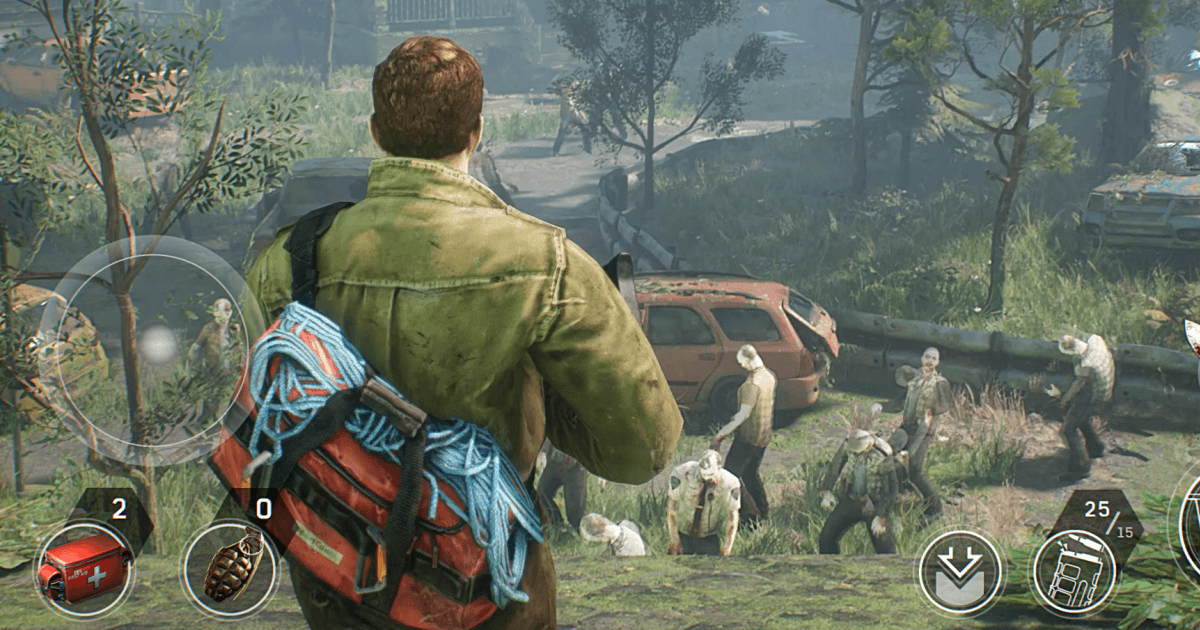Activate the down-arrow crouch button
This screenshot has width=1200, height=630.
960,573
